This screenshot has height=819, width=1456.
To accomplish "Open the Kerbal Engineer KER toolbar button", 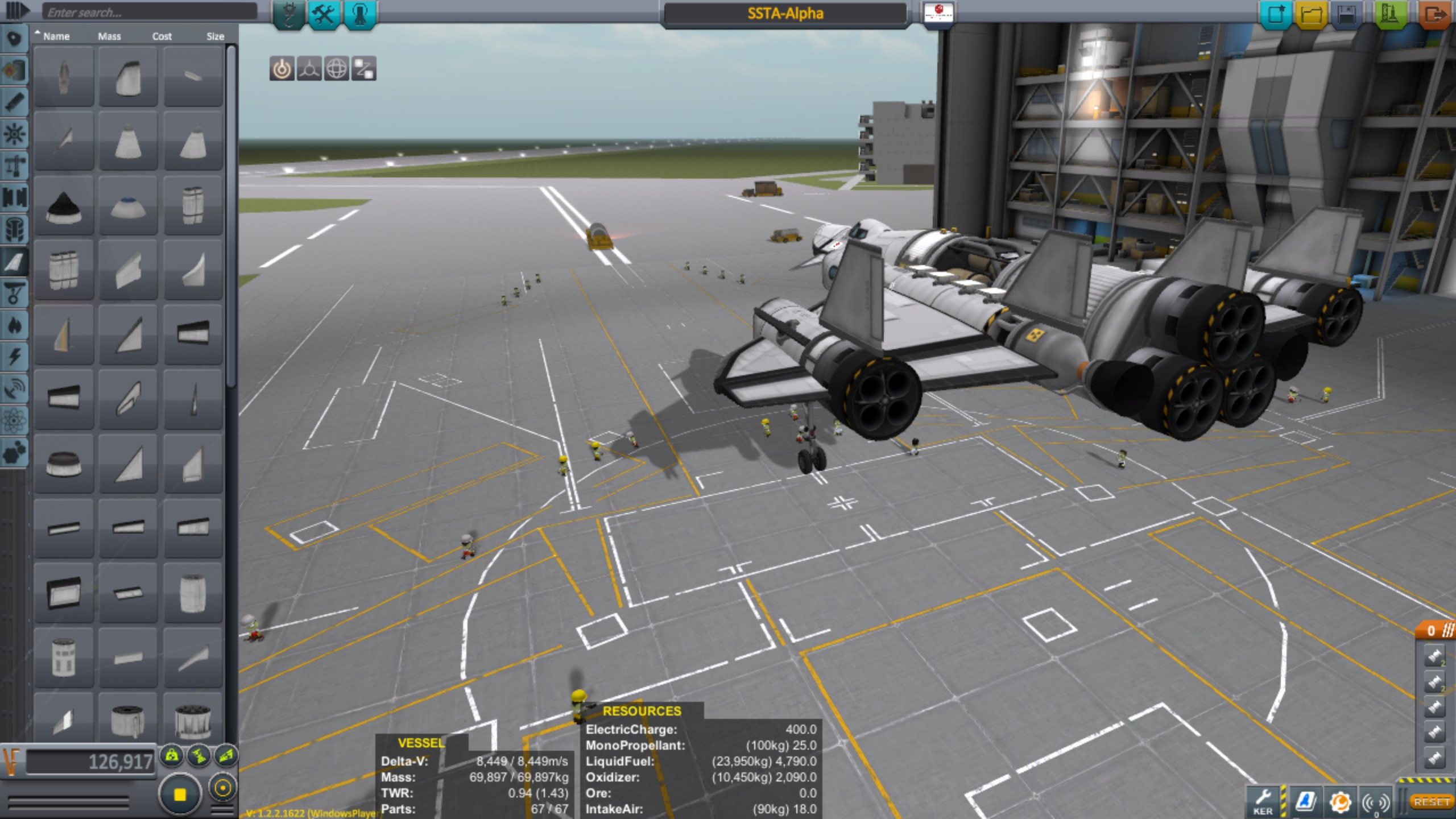I will click(x=1263, y=802).
